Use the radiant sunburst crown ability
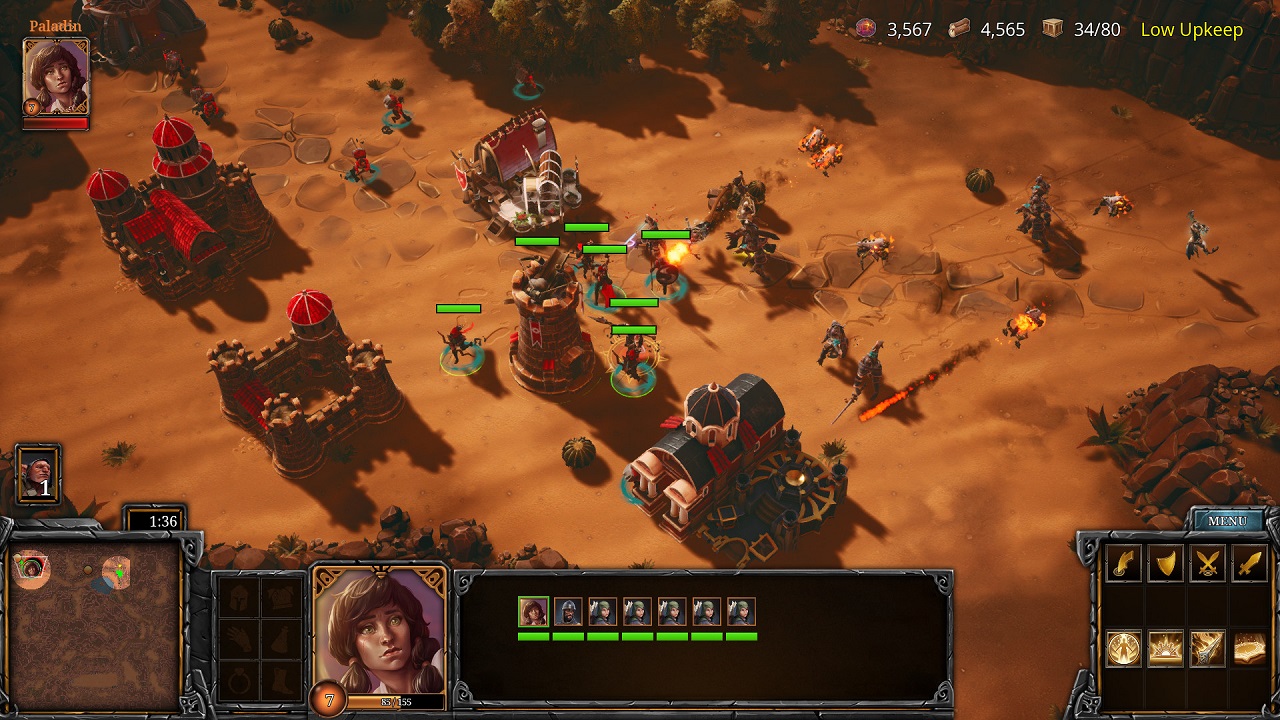 pos(1166,649)
